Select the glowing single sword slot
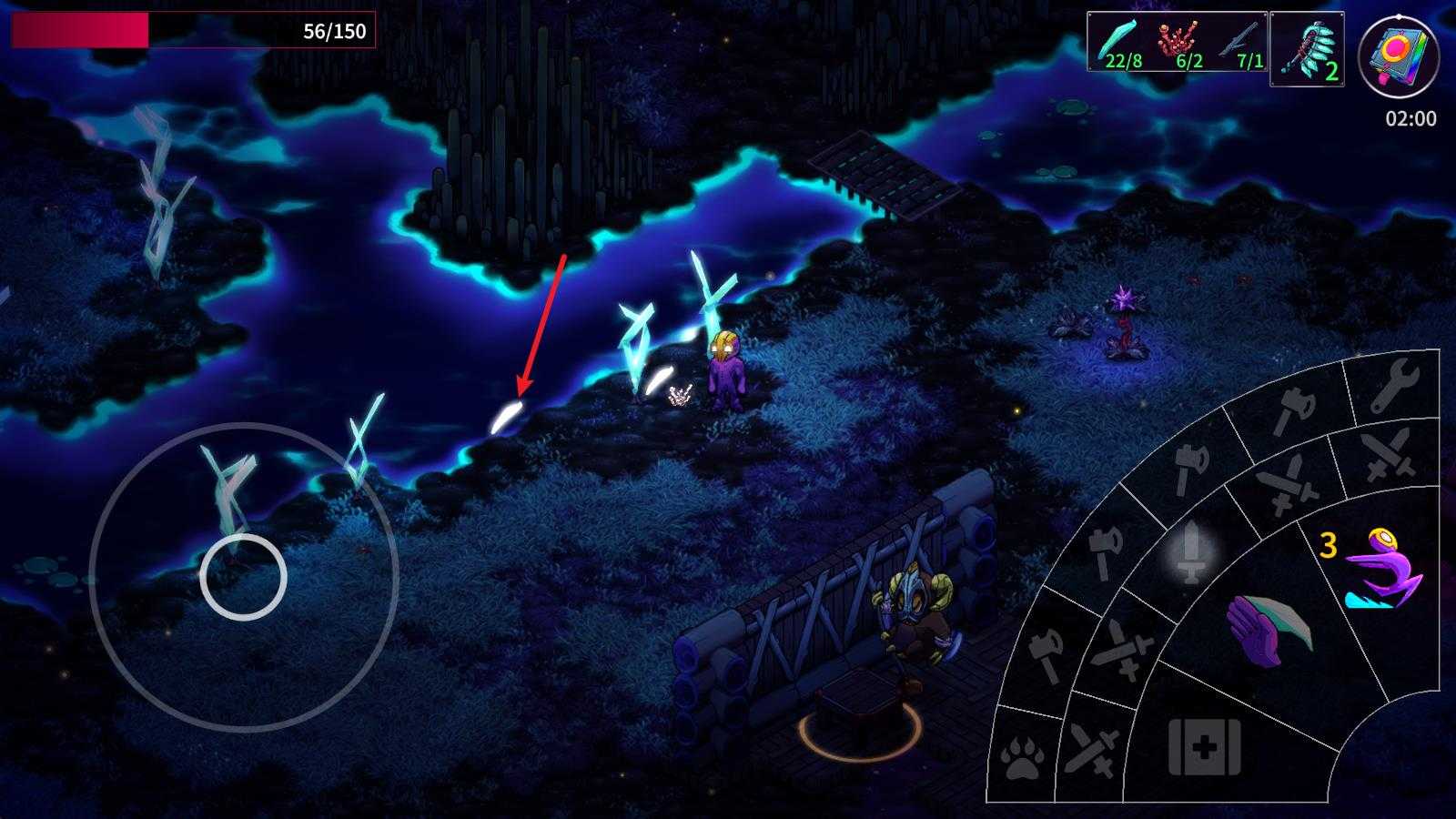1456x819 pixels. (x=1191, y=551)
